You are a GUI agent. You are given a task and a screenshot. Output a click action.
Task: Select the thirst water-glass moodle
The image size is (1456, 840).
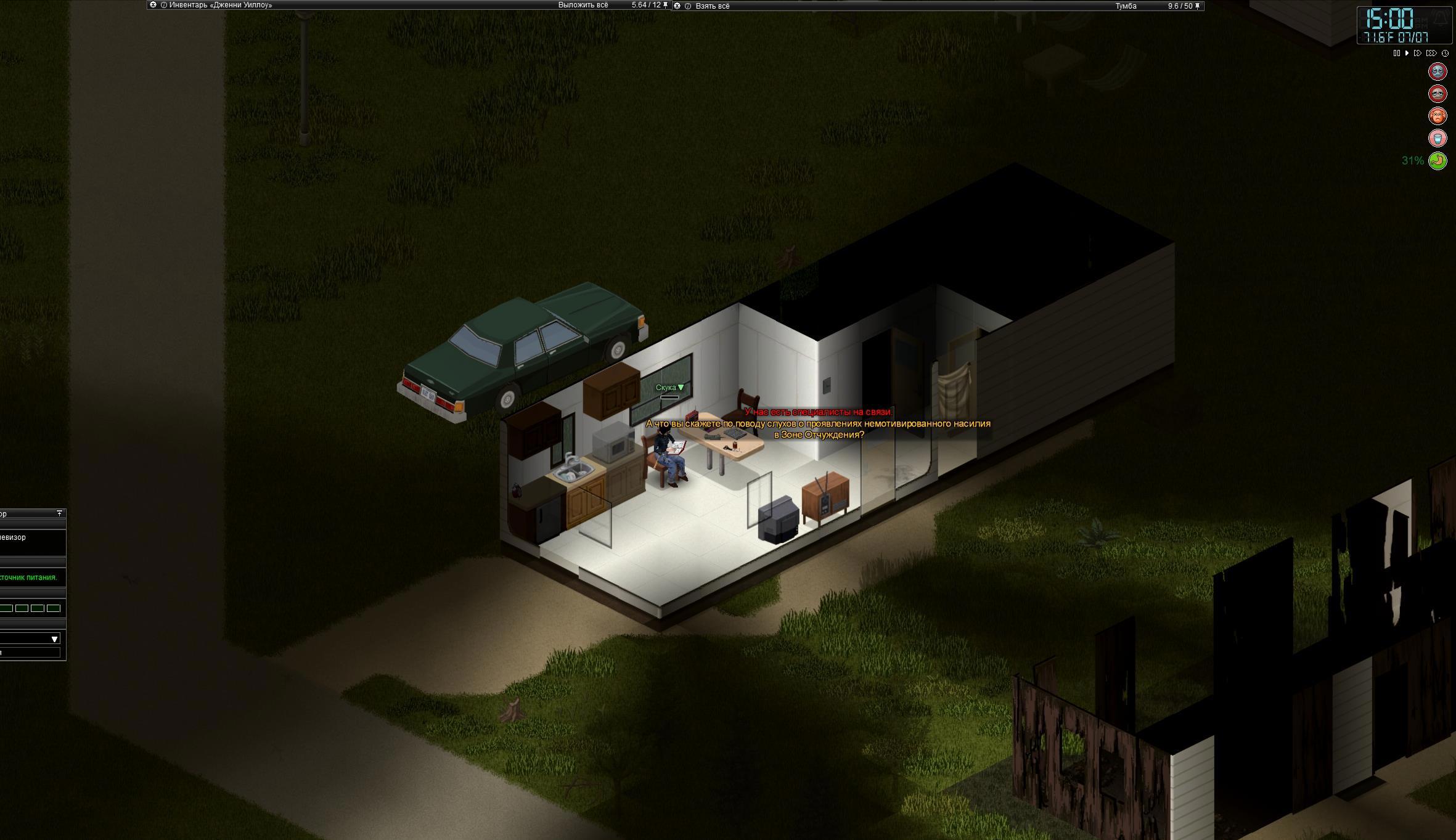click(x=1438, y=138)
